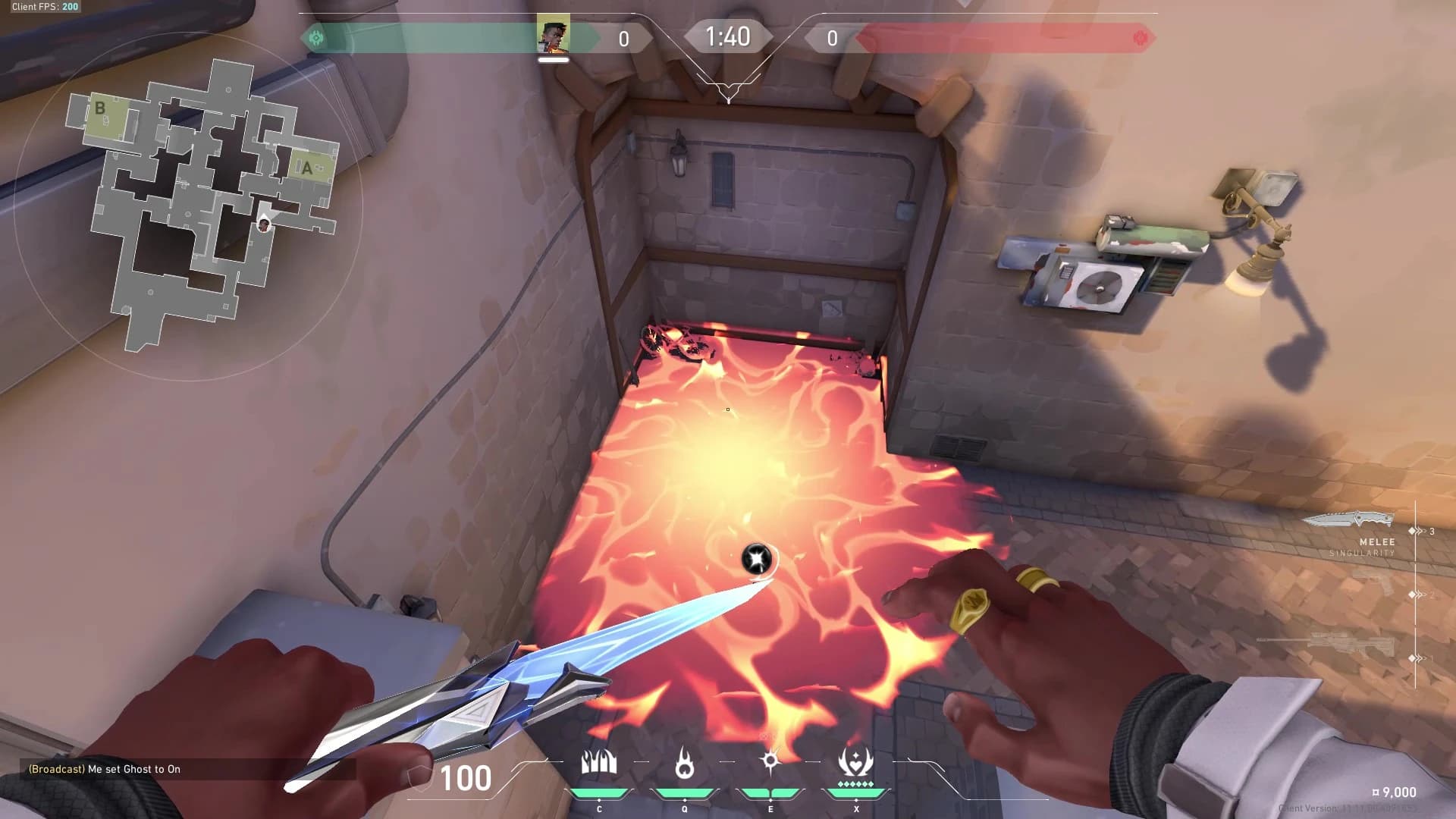Select the Blaze fire wall ability icon
Screen dimensions: 1456x819
598,762
